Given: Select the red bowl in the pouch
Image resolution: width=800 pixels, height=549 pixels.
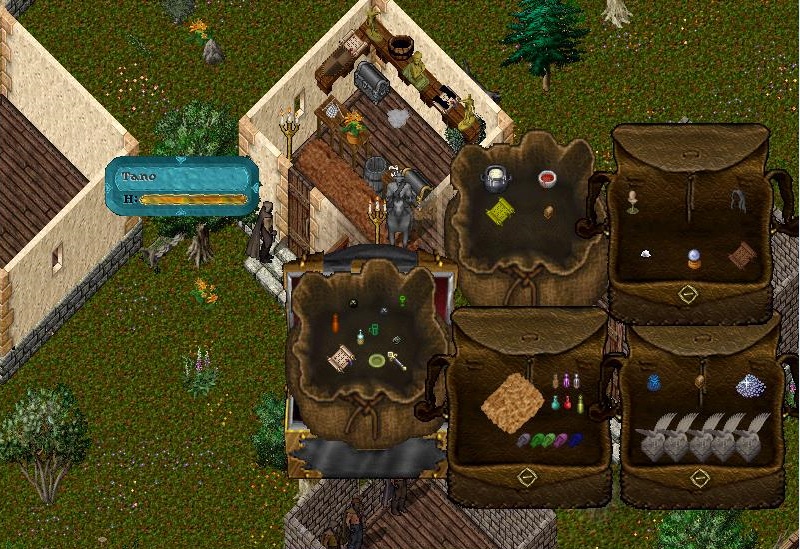Looking at the screenshot, I should [x=547, y=179].
